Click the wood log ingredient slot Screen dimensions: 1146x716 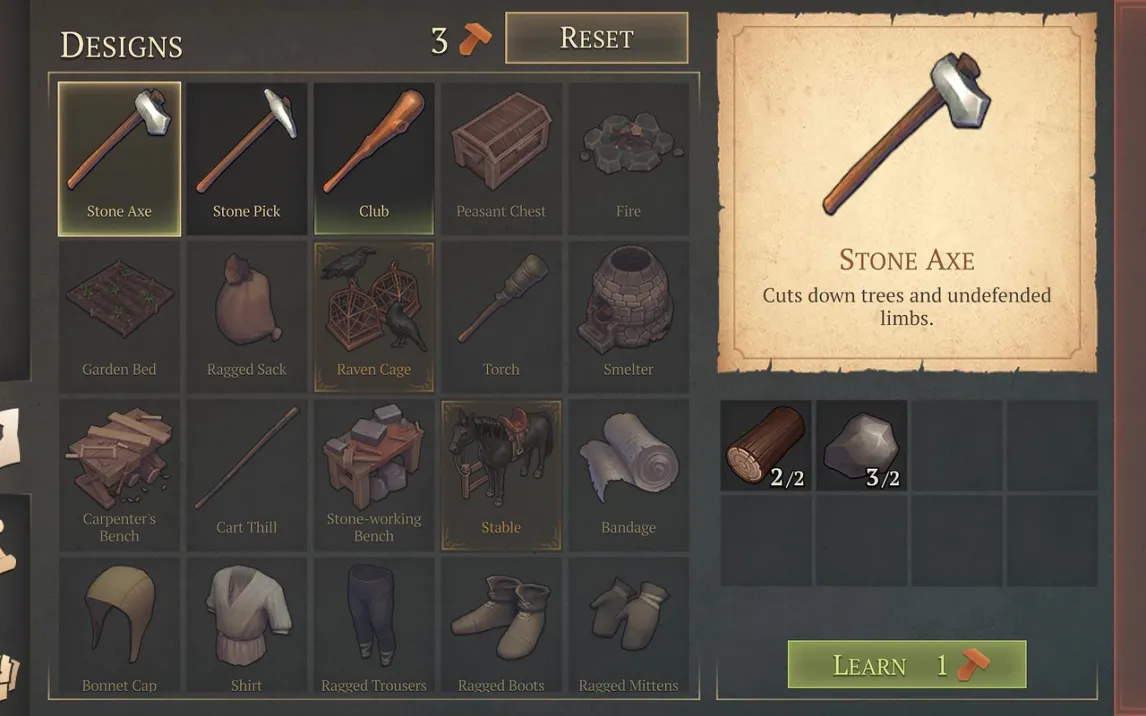pyautogui.click(x=766, y=446)
